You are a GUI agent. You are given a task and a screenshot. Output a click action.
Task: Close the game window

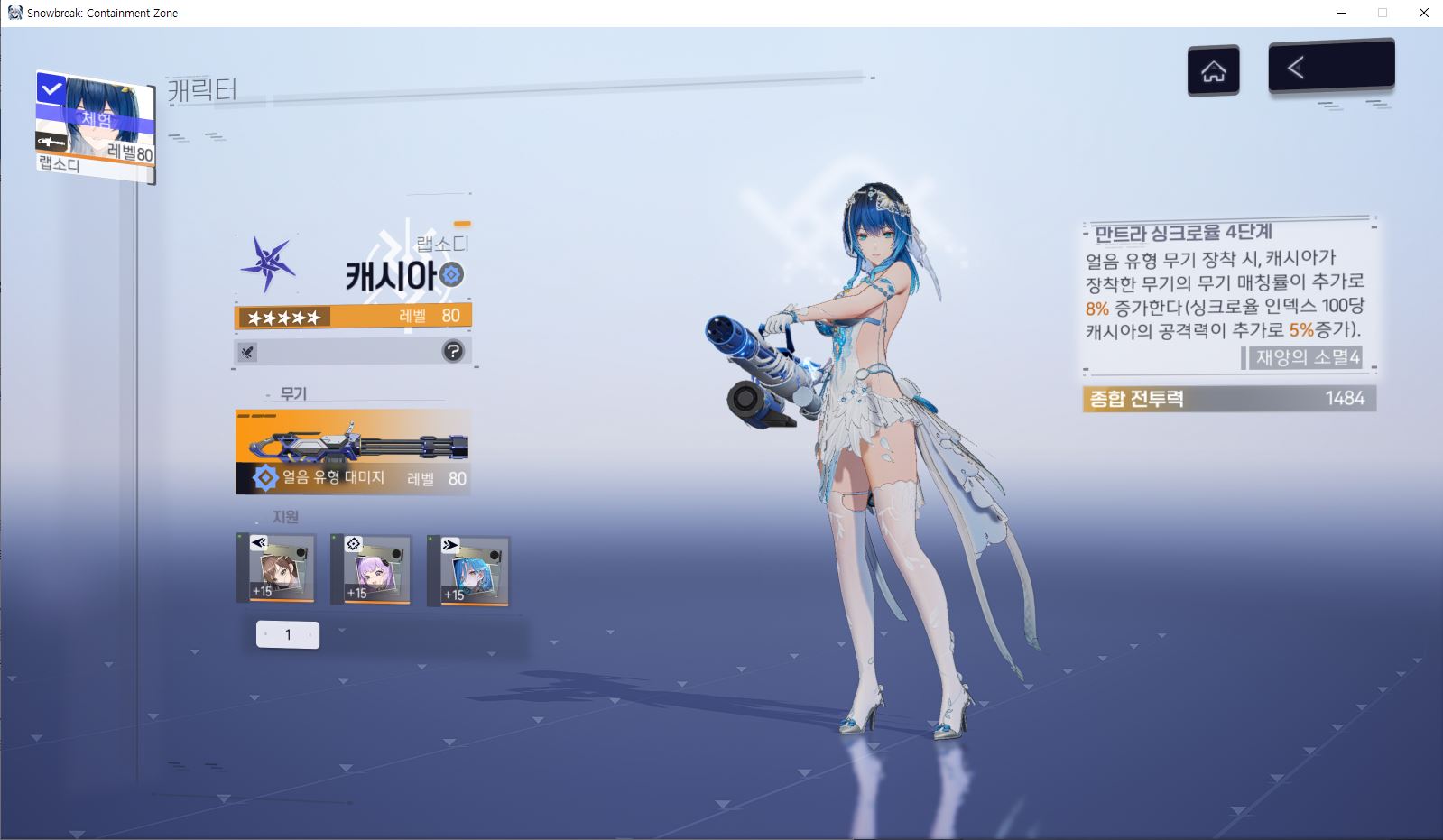tap(1424, 13)
